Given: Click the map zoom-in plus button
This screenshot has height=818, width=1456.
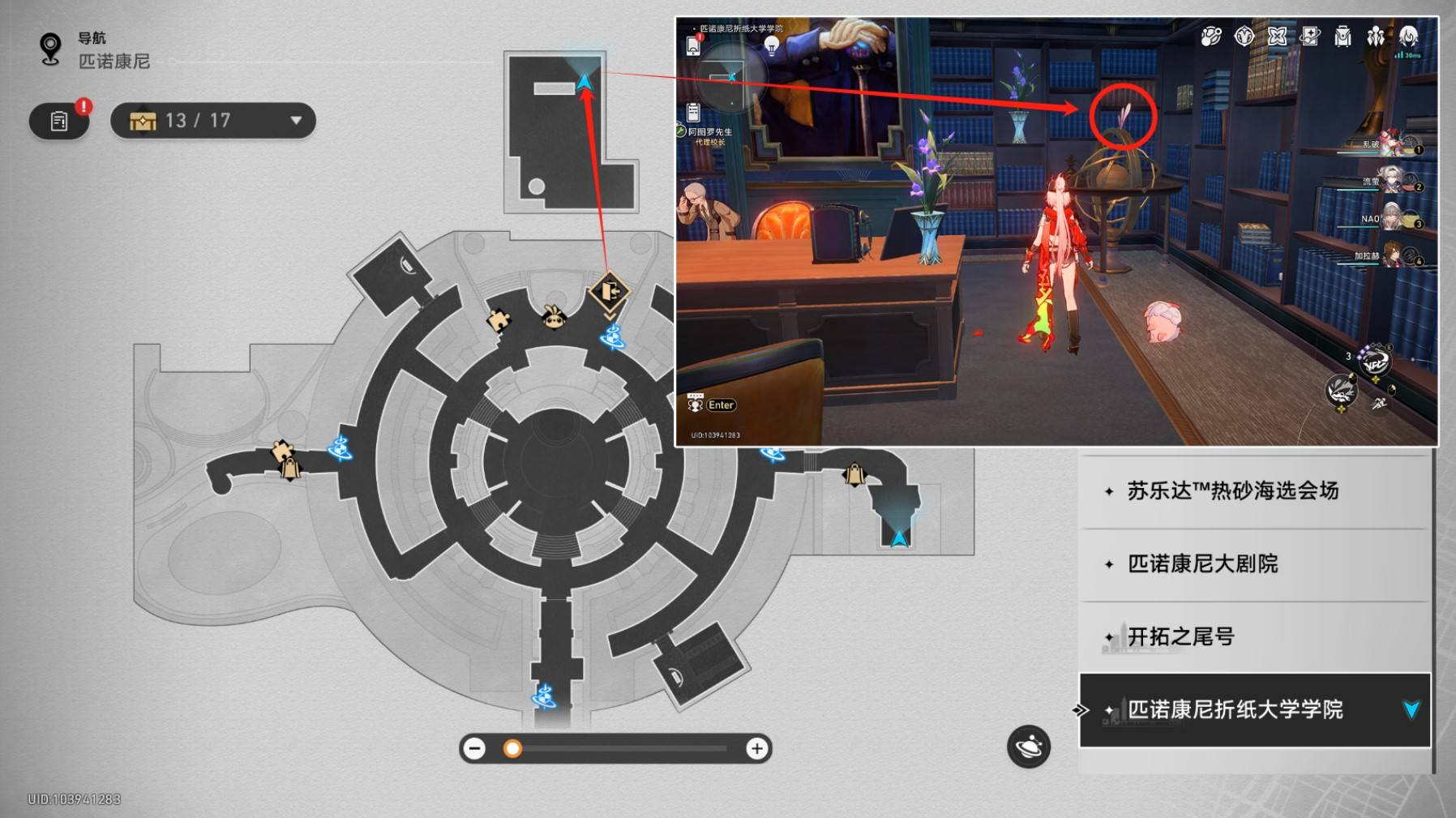Looking at the screenshot, I should (x=756, y=748).
